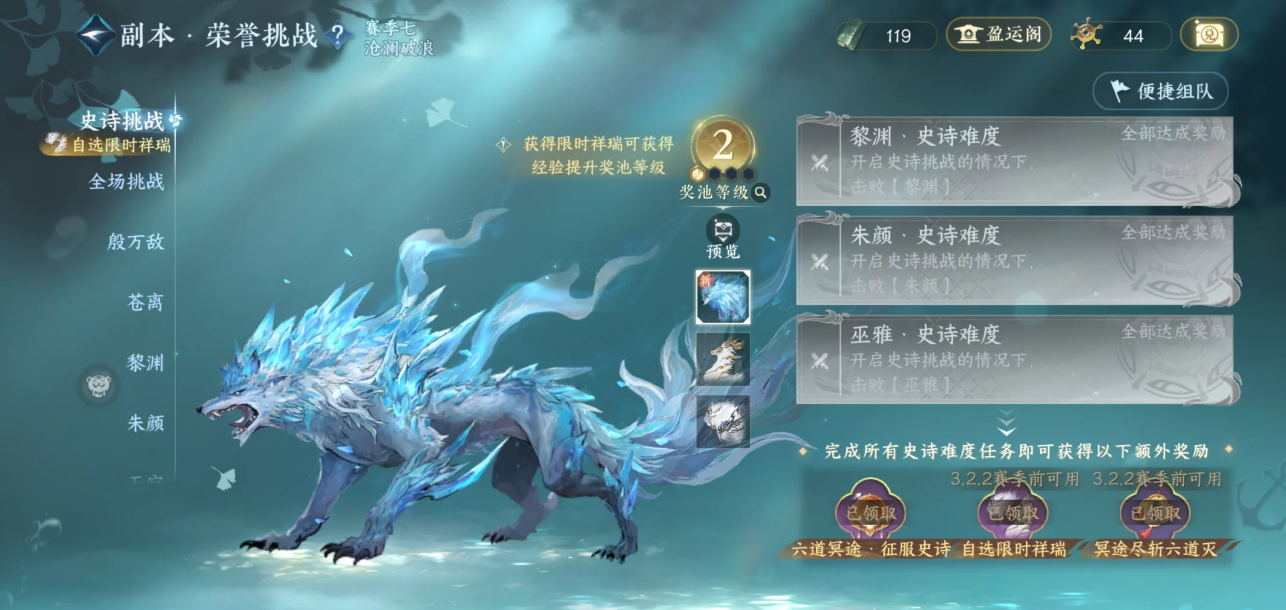This screenshot has height=610, width=1286.
Task: Open the 巫雅·史诗难度 task row
Action: click(x=1014, y=359)
